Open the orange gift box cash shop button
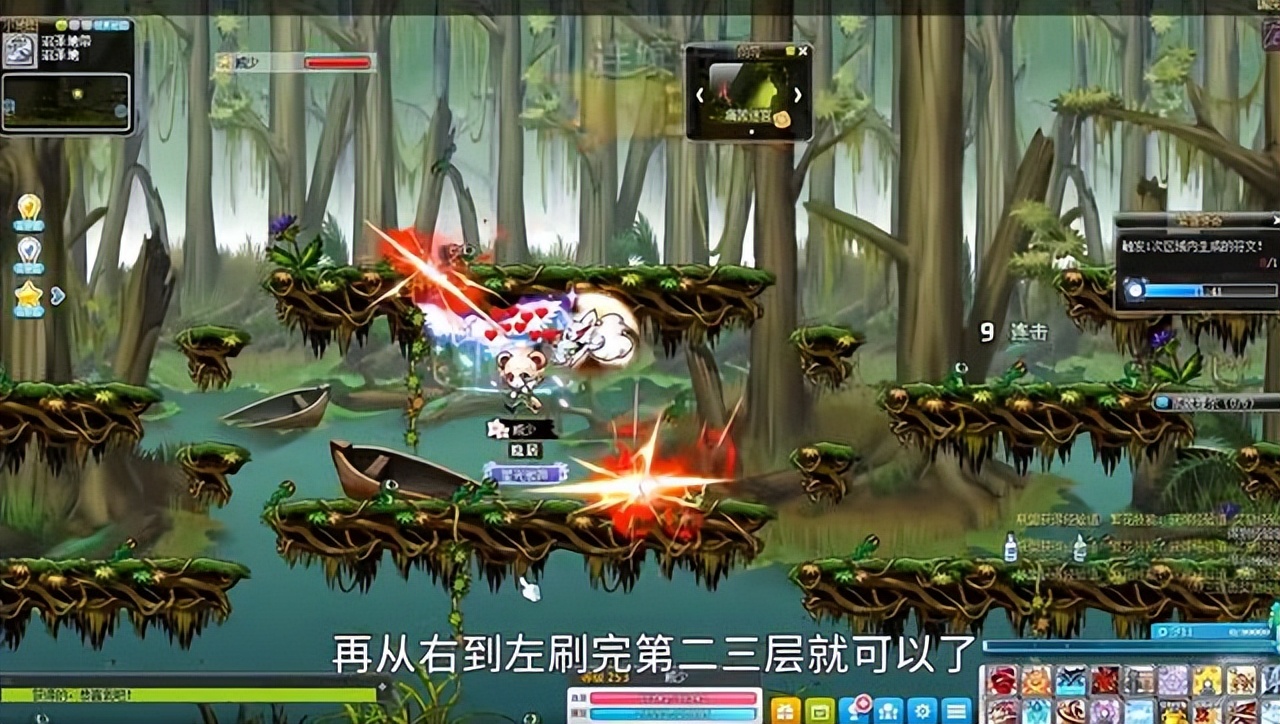This screenshot has height=724, width=1280. [785, 709]
